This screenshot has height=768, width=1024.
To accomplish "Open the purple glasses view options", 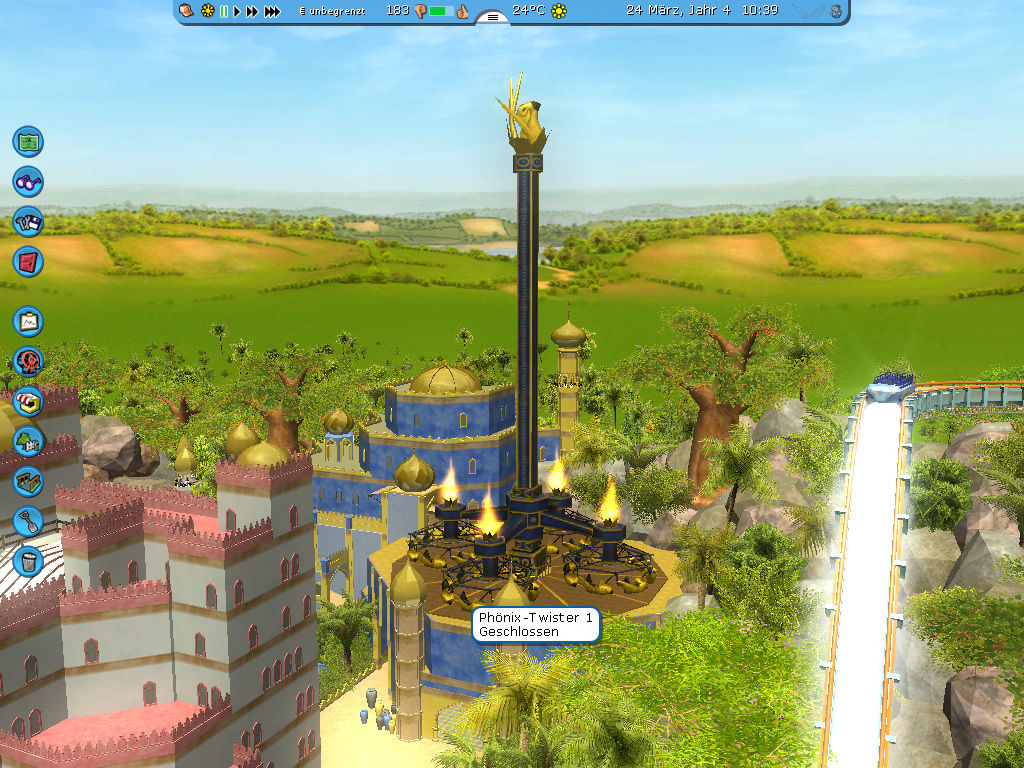I will (x=28, y=182).
